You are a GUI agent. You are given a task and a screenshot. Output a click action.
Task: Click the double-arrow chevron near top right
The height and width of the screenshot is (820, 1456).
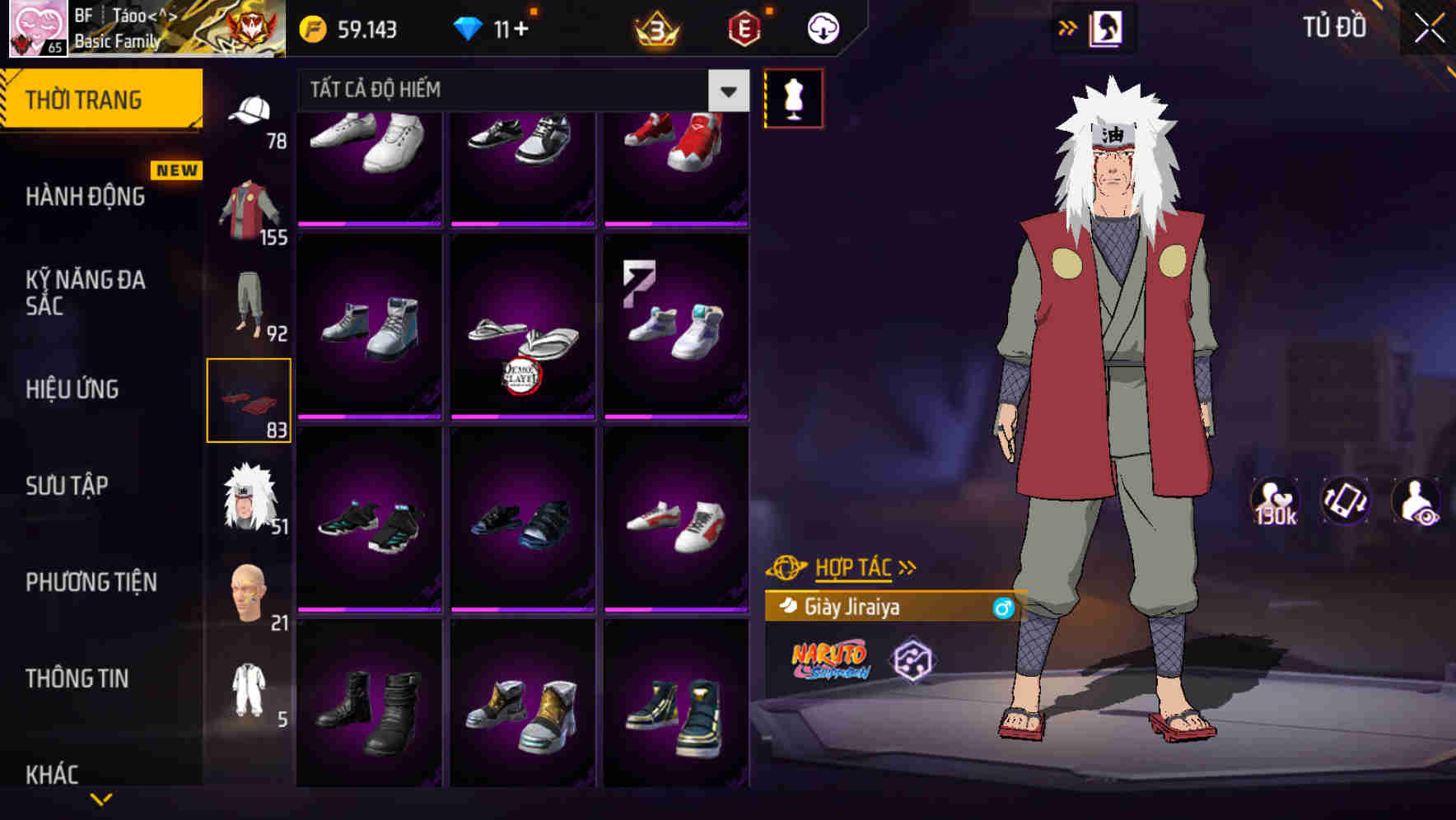click(1066, 26)
